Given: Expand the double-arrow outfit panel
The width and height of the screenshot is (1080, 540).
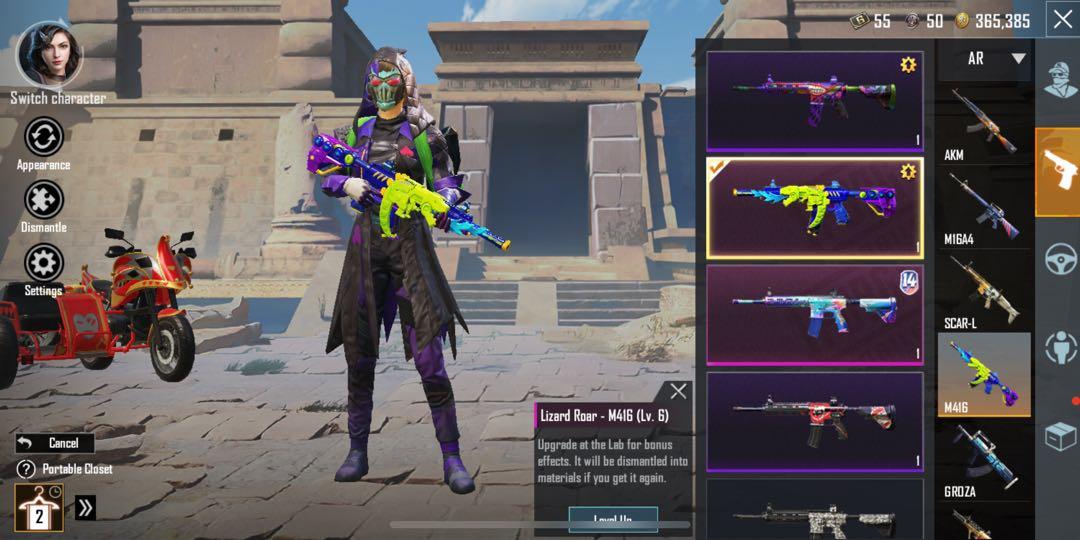Looking at the screenshot, I should [x=85, y=508].
